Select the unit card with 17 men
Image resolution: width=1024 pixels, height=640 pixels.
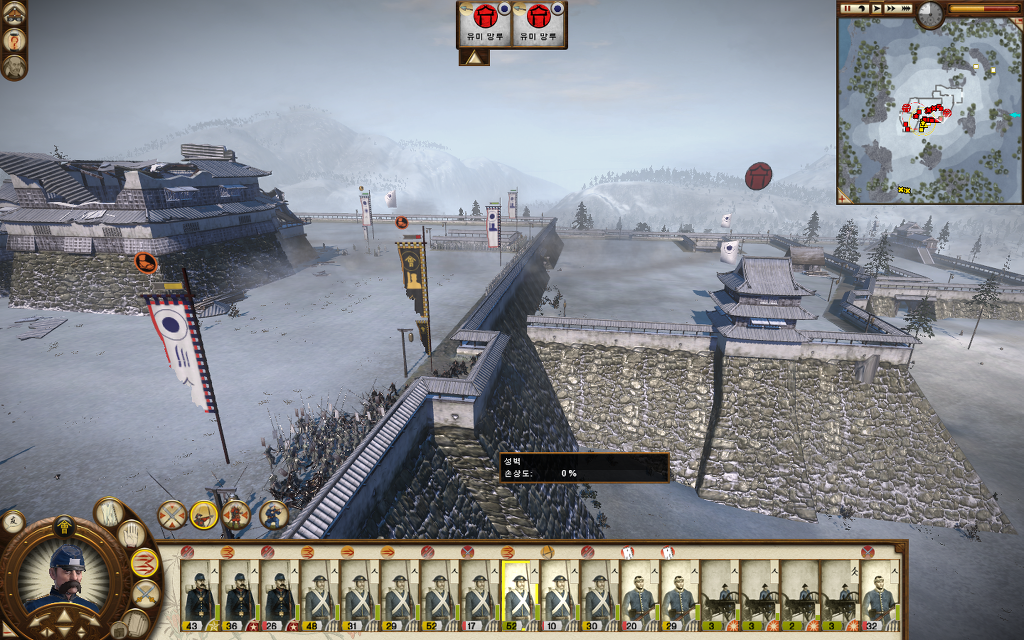tap(480, 590)
